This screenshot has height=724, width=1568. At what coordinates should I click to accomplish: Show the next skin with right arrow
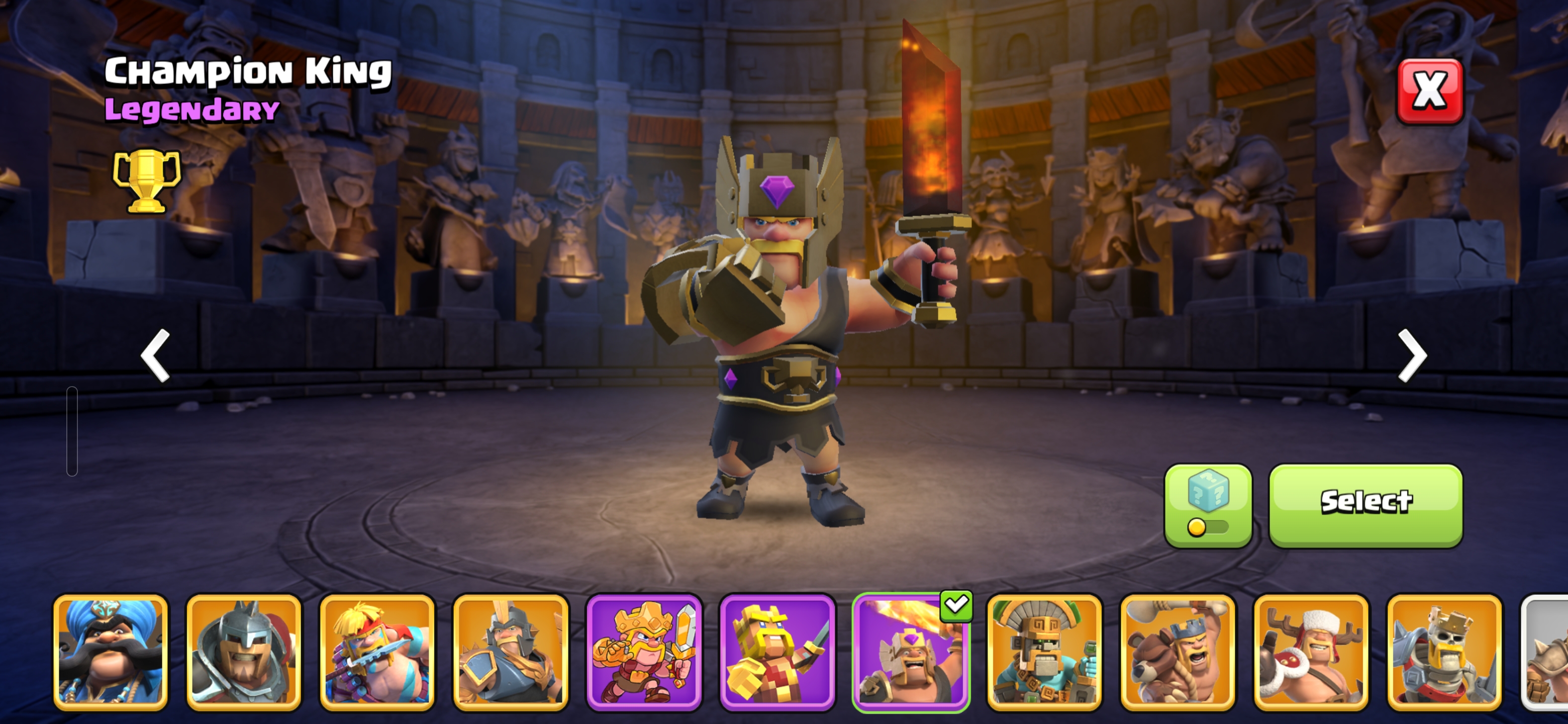[x=1412, y=355]
